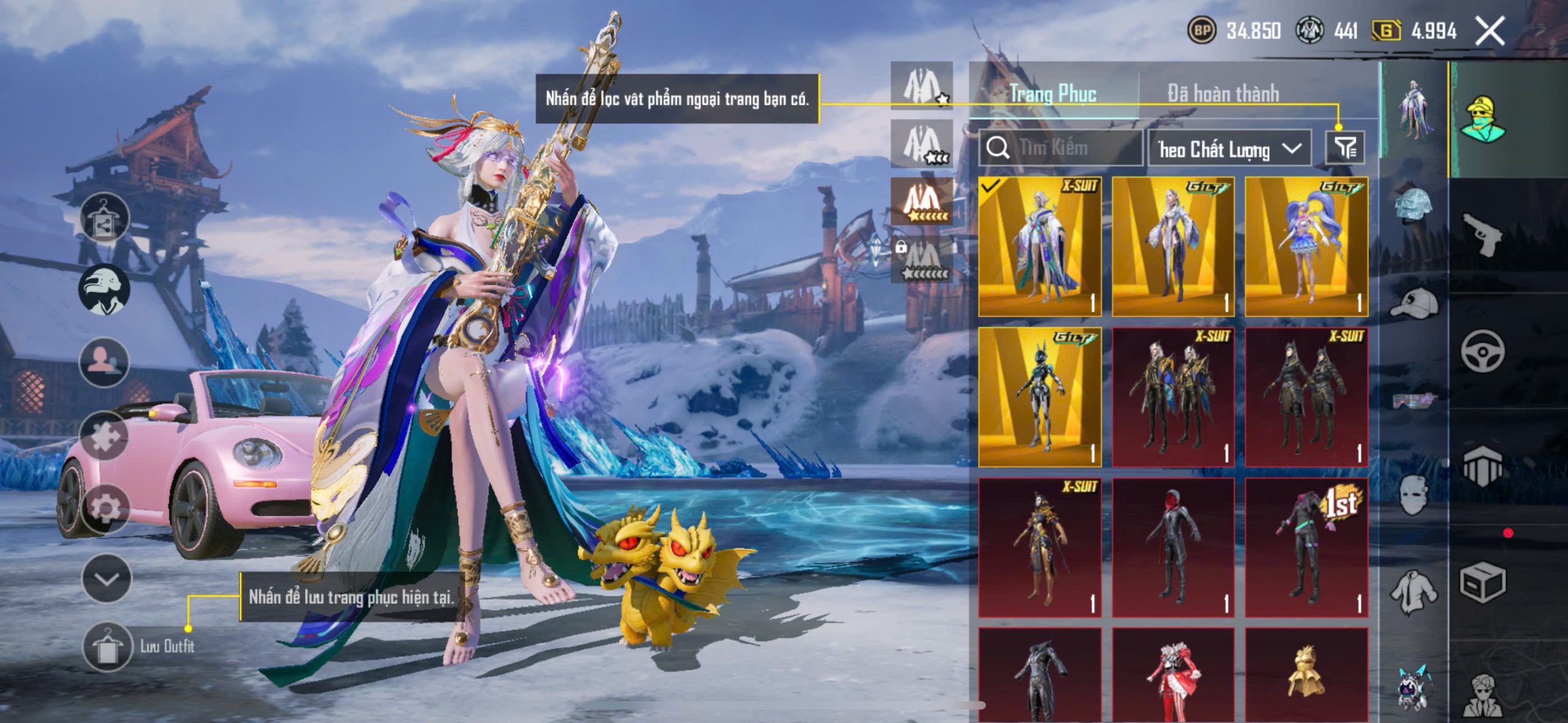Save the current look with Lưu Outfit
The image size is (1568, 723).
pyautogui.click(x=108, y=646)
